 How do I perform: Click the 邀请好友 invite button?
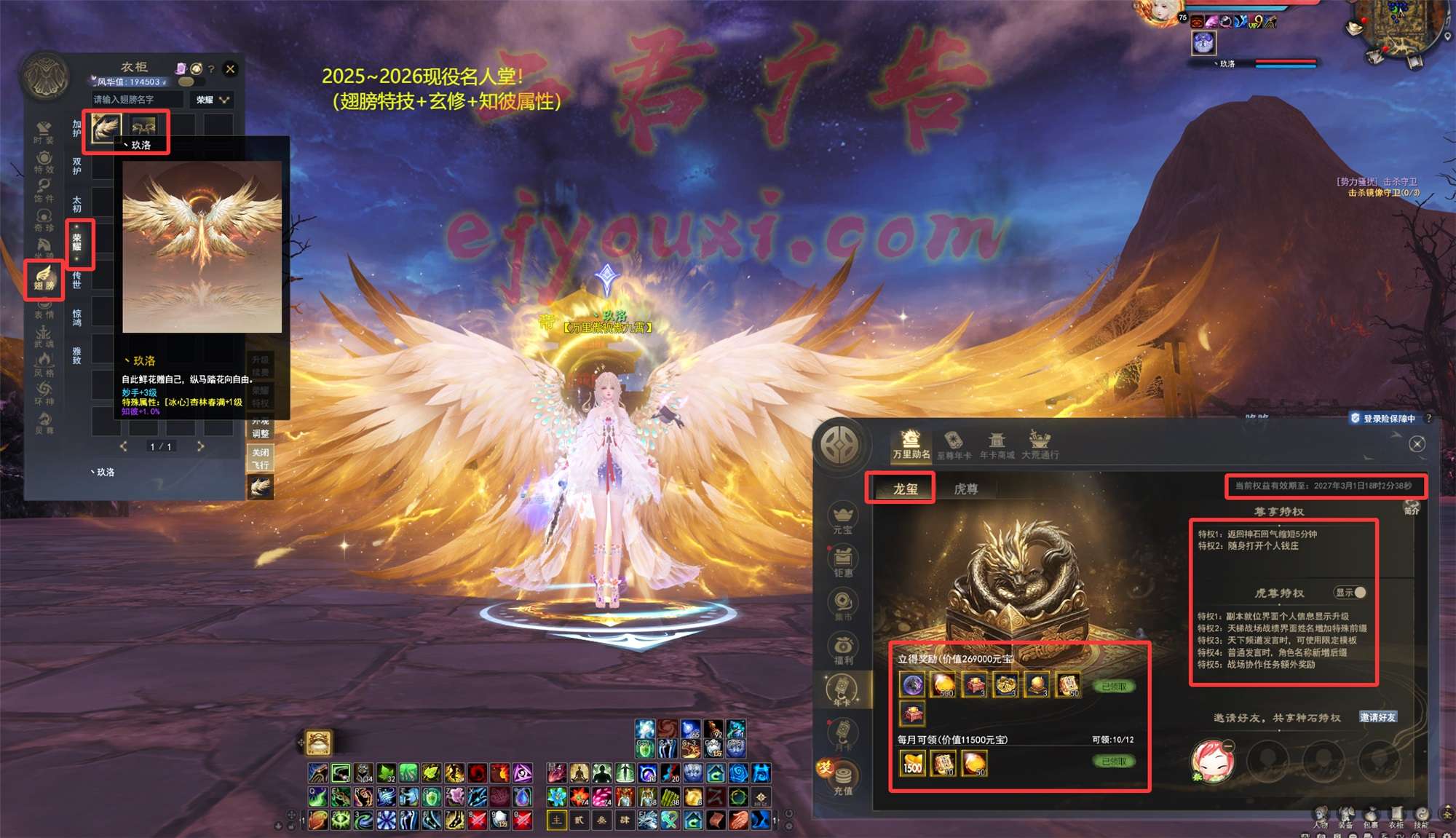pyautogui.click(x=1377, y=717)
